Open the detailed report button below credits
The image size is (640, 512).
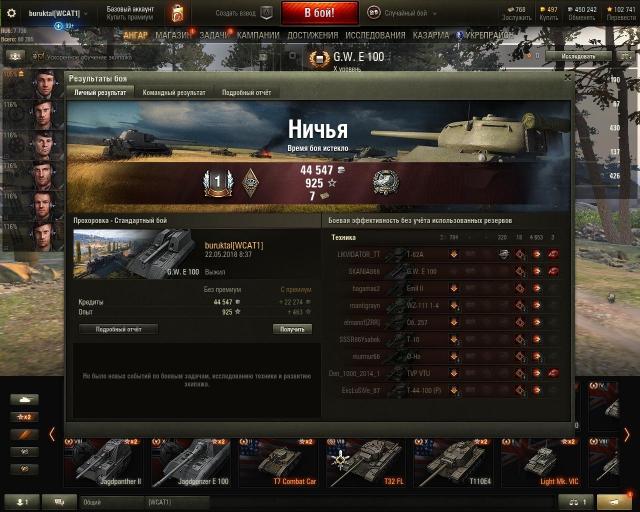click(118, 328)
